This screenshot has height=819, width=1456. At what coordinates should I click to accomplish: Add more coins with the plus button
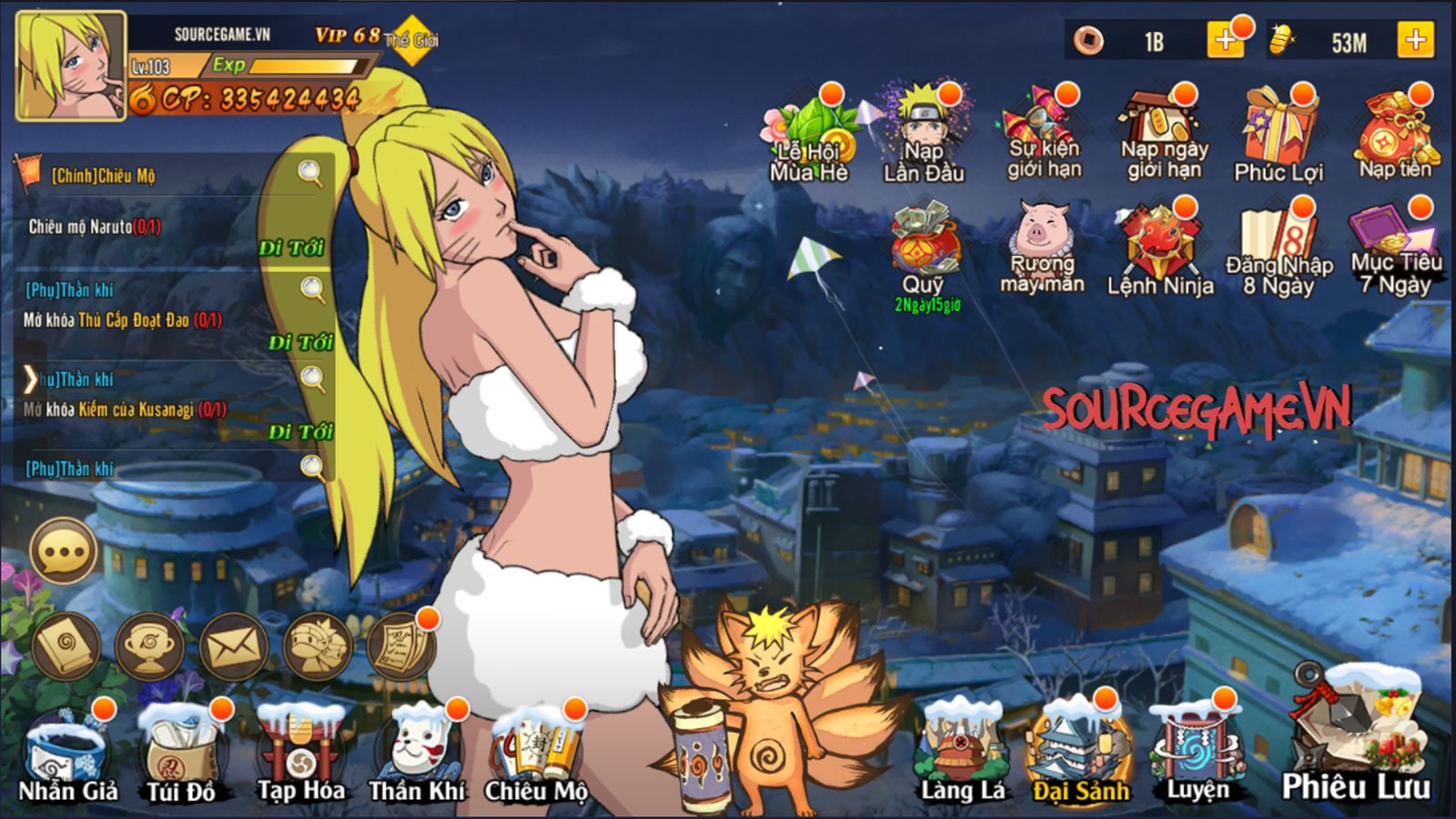(1224, 41)
